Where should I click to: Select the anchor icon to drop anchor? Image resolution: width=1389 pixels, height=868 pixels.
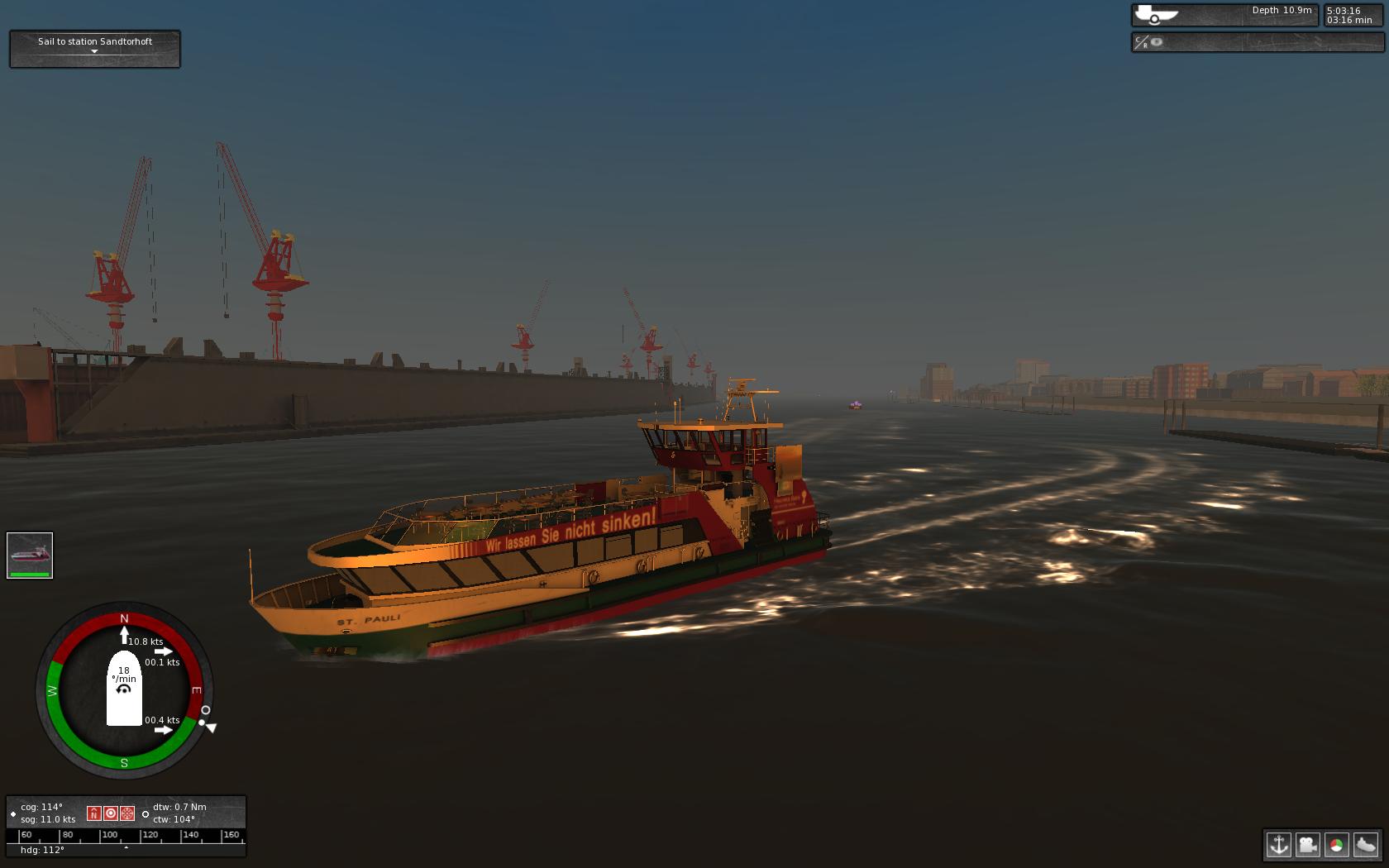coord(1279,846)
